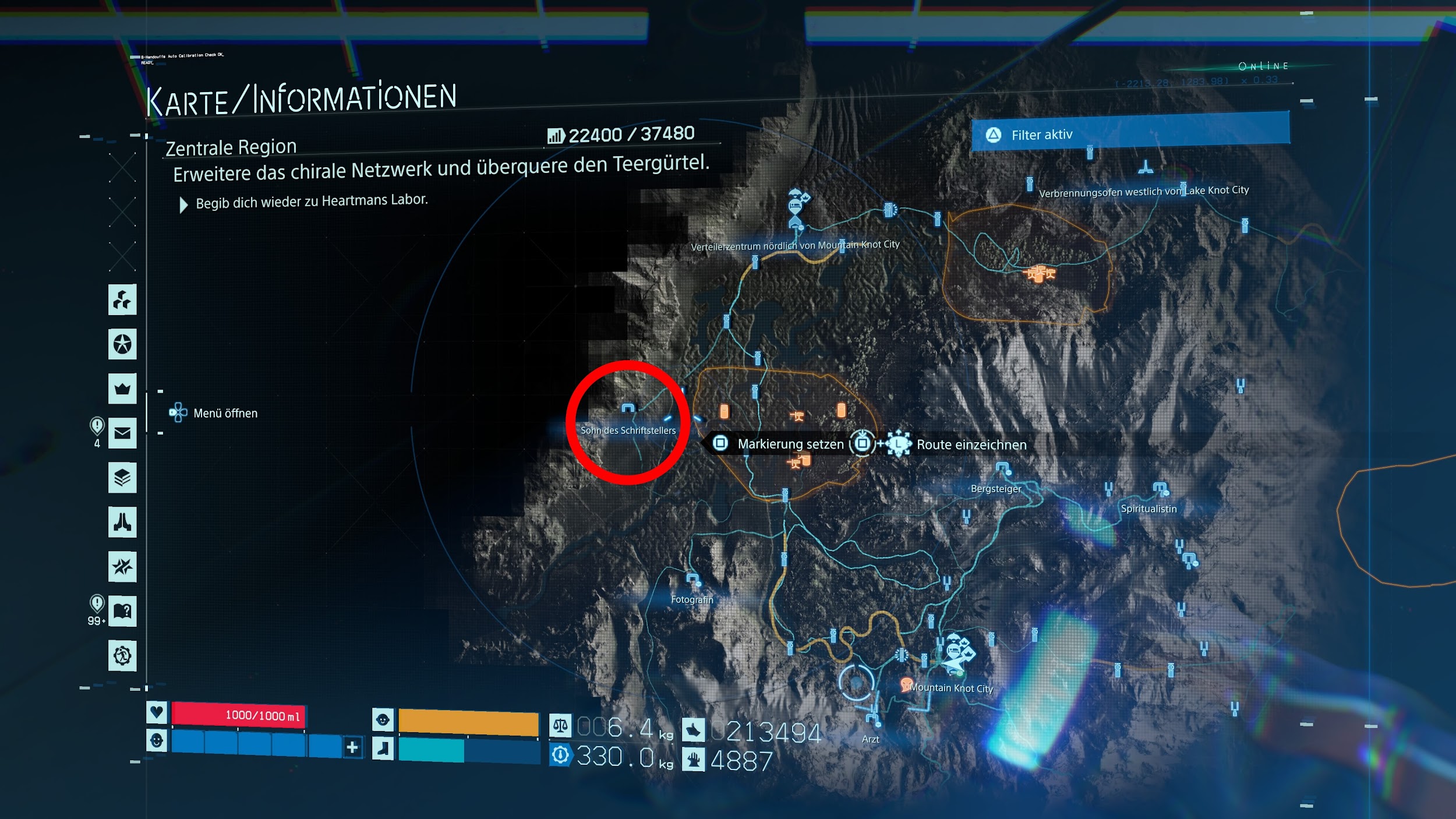Choose the Spiritualistin shelter marker
This screenshot has width=1456, height=819.
click(1160, 489)
